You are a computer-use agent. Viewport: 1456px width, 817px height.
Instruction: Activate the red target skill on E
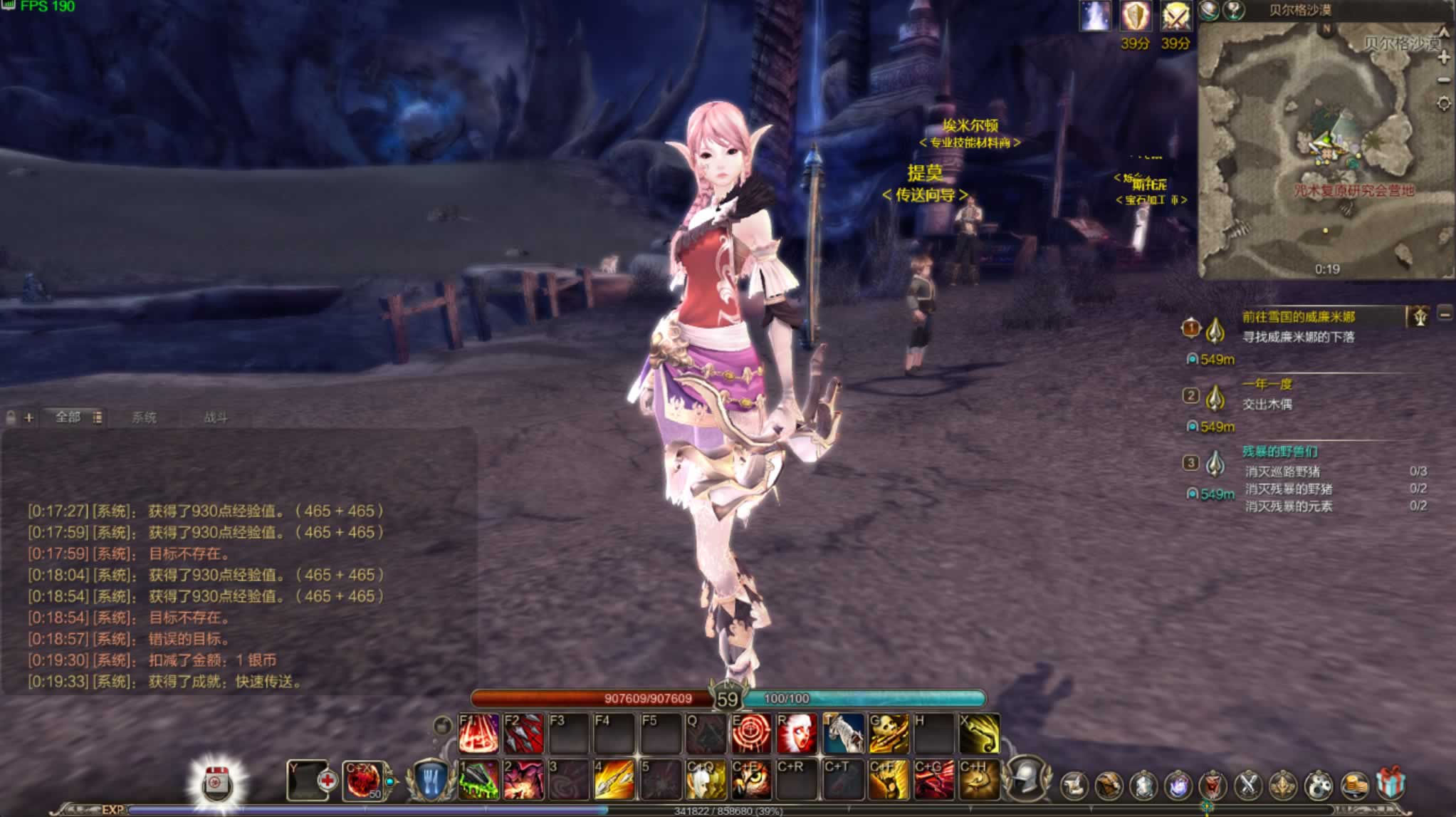(750, 734)
